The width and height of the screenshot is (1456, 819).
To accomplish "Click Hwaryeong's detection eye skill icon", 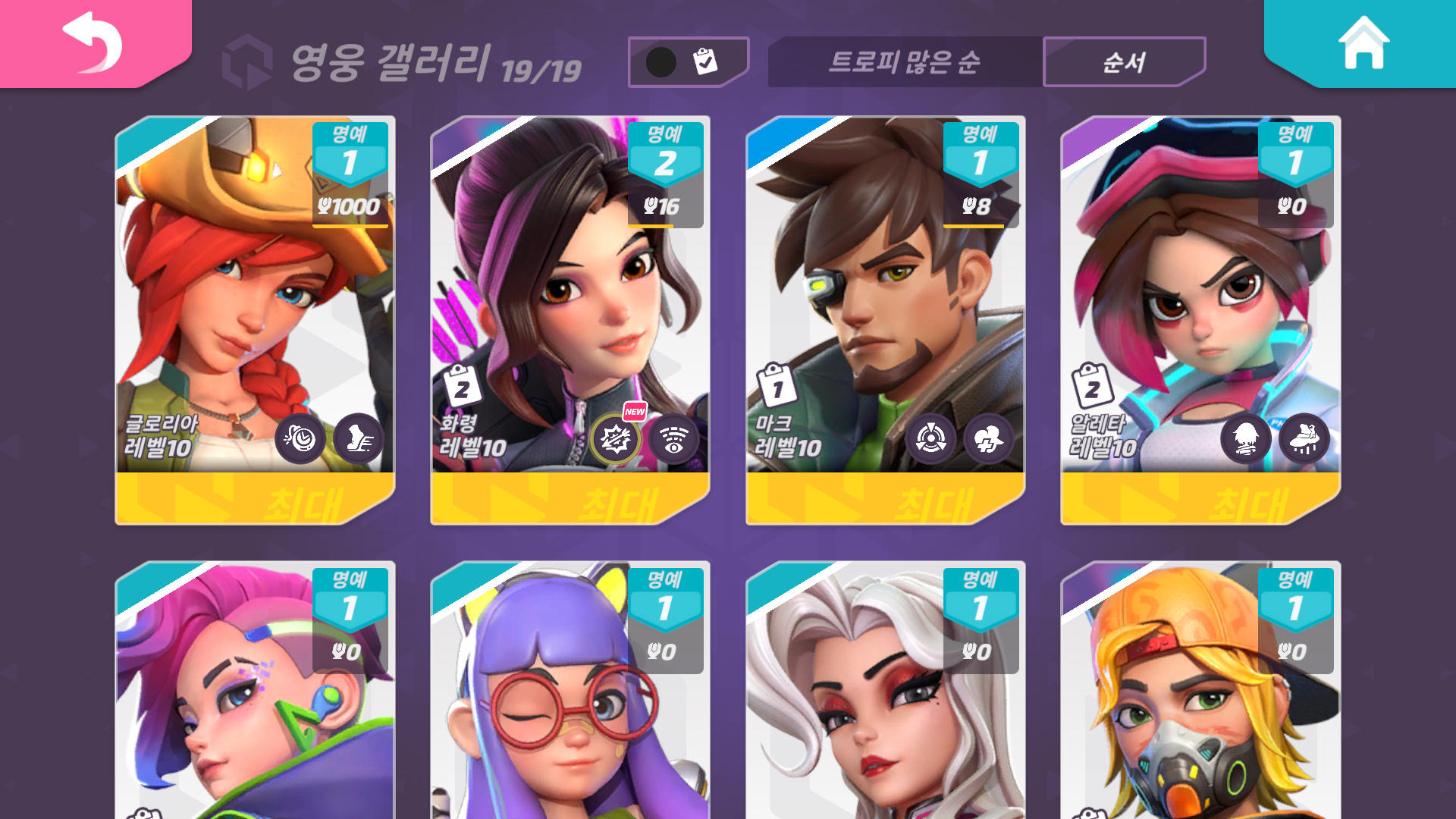I will tap(673, 440).
